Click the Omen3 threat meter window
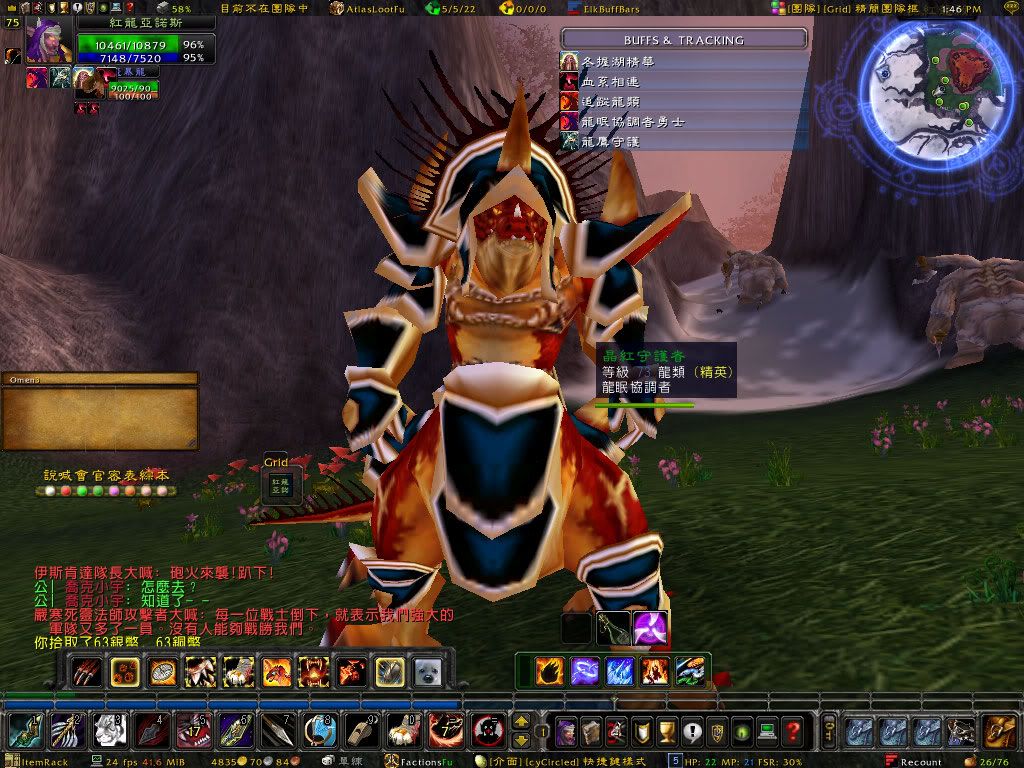Viewport: 1024px width, 768px height. pos(99,411)
